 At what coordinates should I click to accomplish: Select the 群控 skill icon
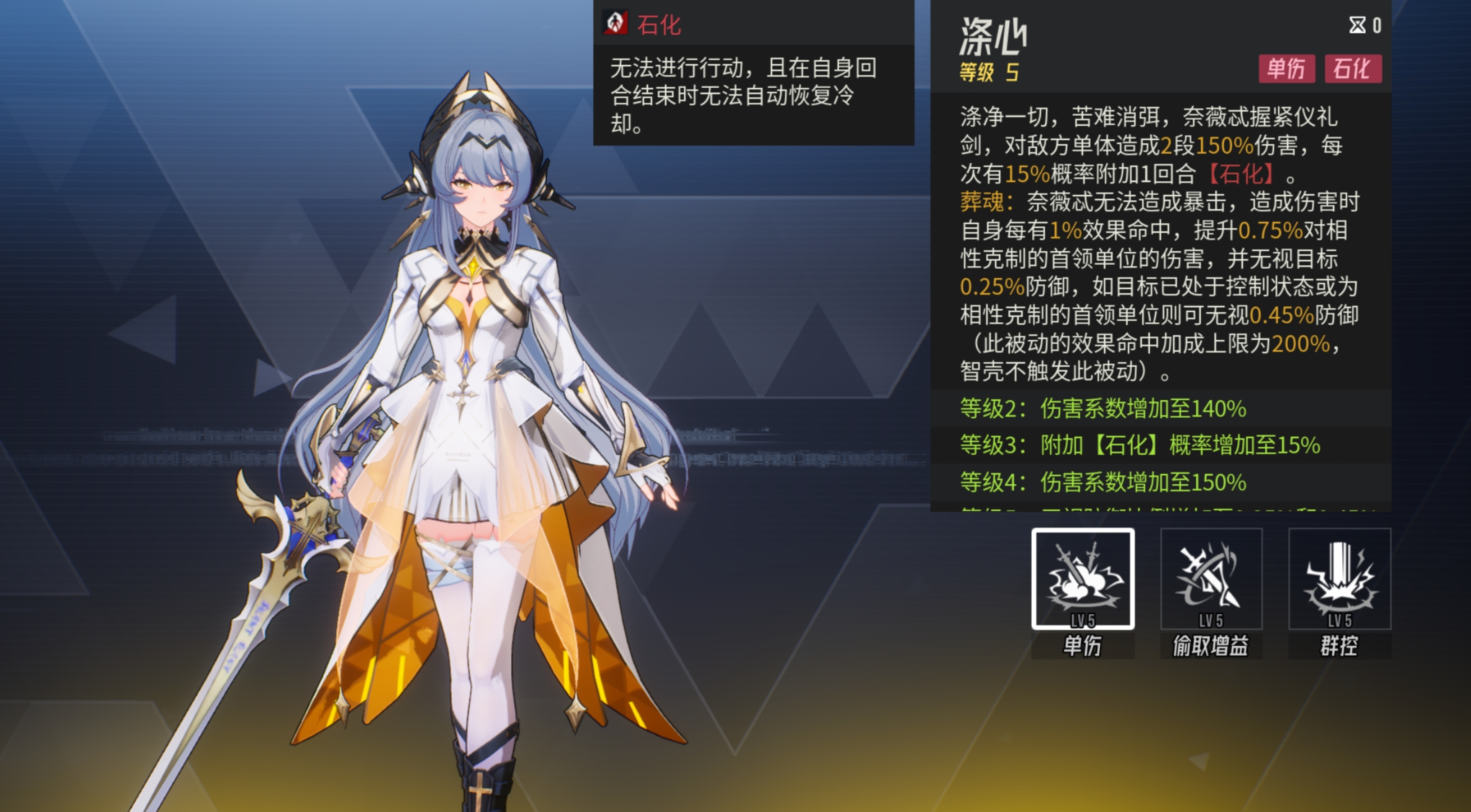1340,578
